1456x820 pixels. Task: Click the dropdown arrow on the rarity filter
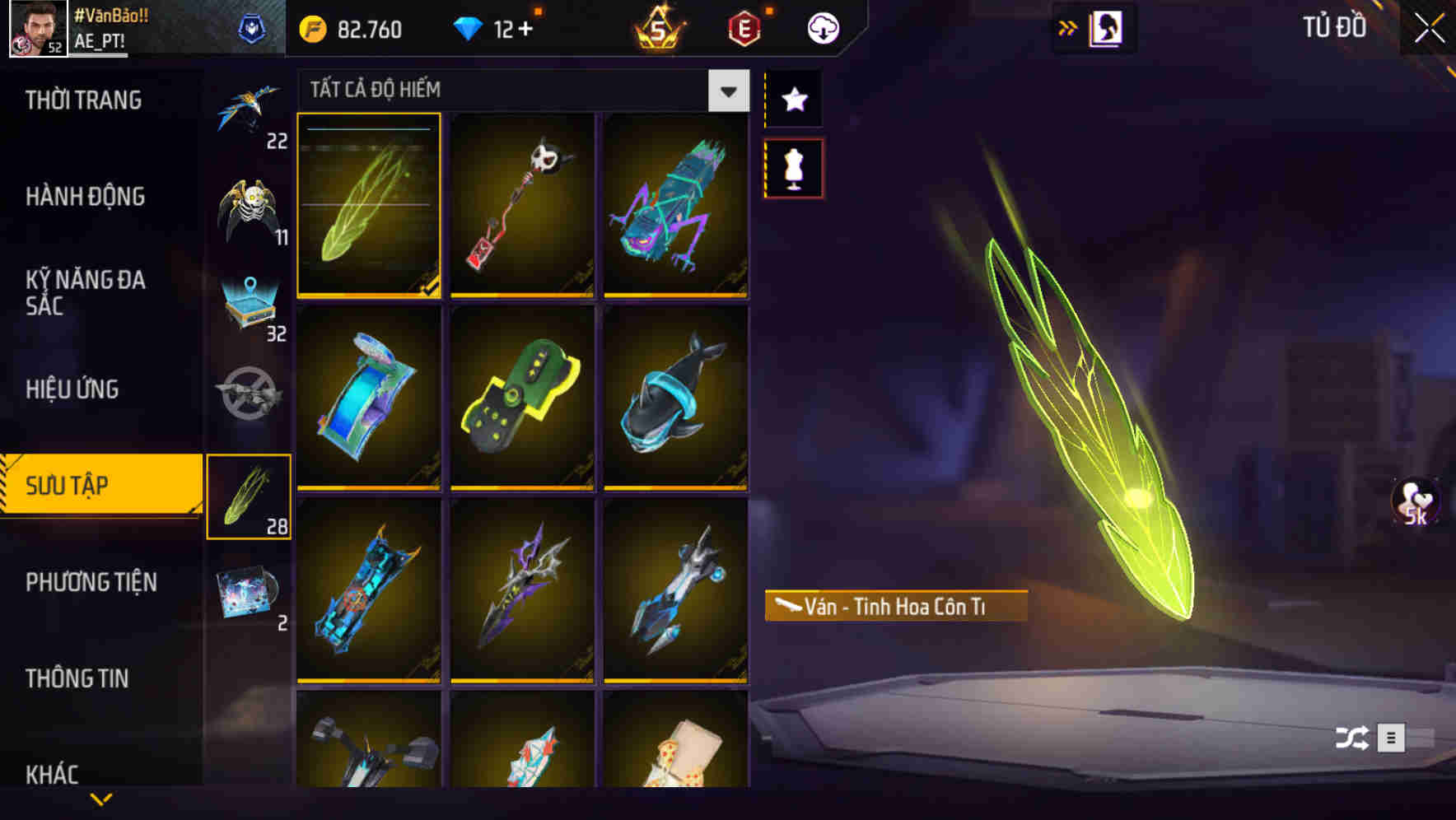pyautogui.click(x=726, y=91)
